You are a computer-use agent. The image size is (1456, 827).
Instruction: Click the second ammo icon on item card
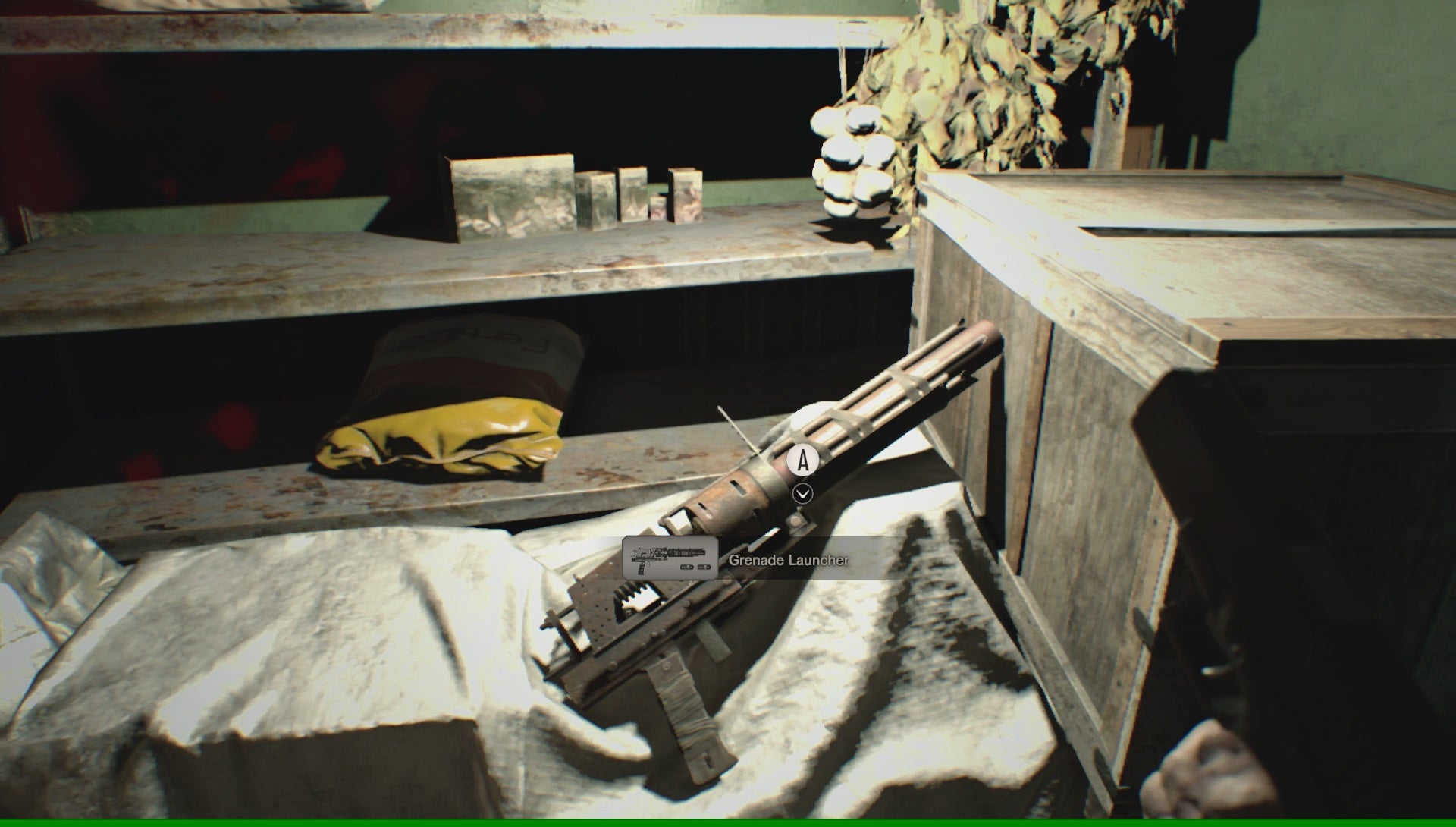click(x=704, y=567)
